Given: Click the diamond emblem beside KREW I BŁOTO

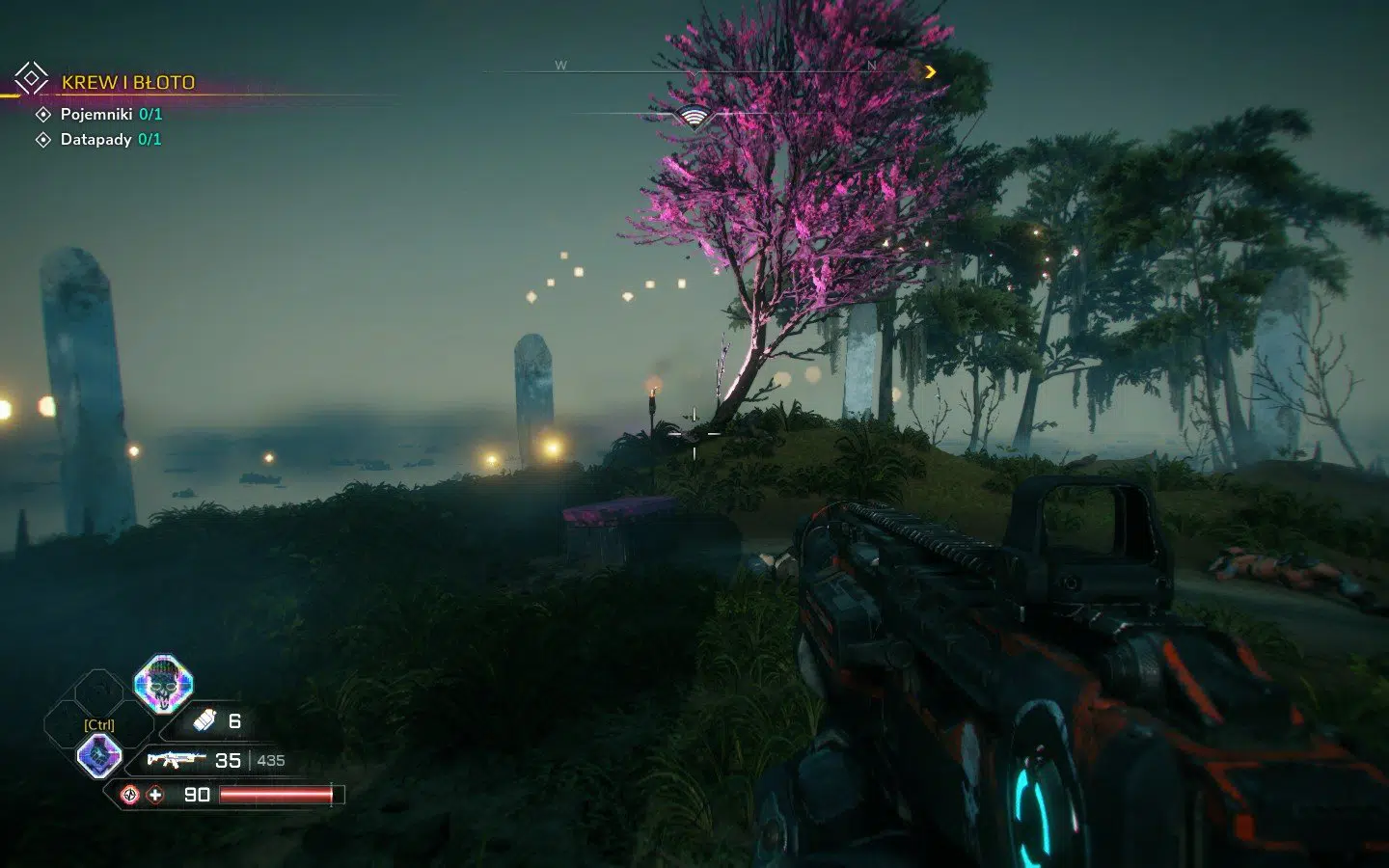Looking at the screenshot, I should [30, 77].
